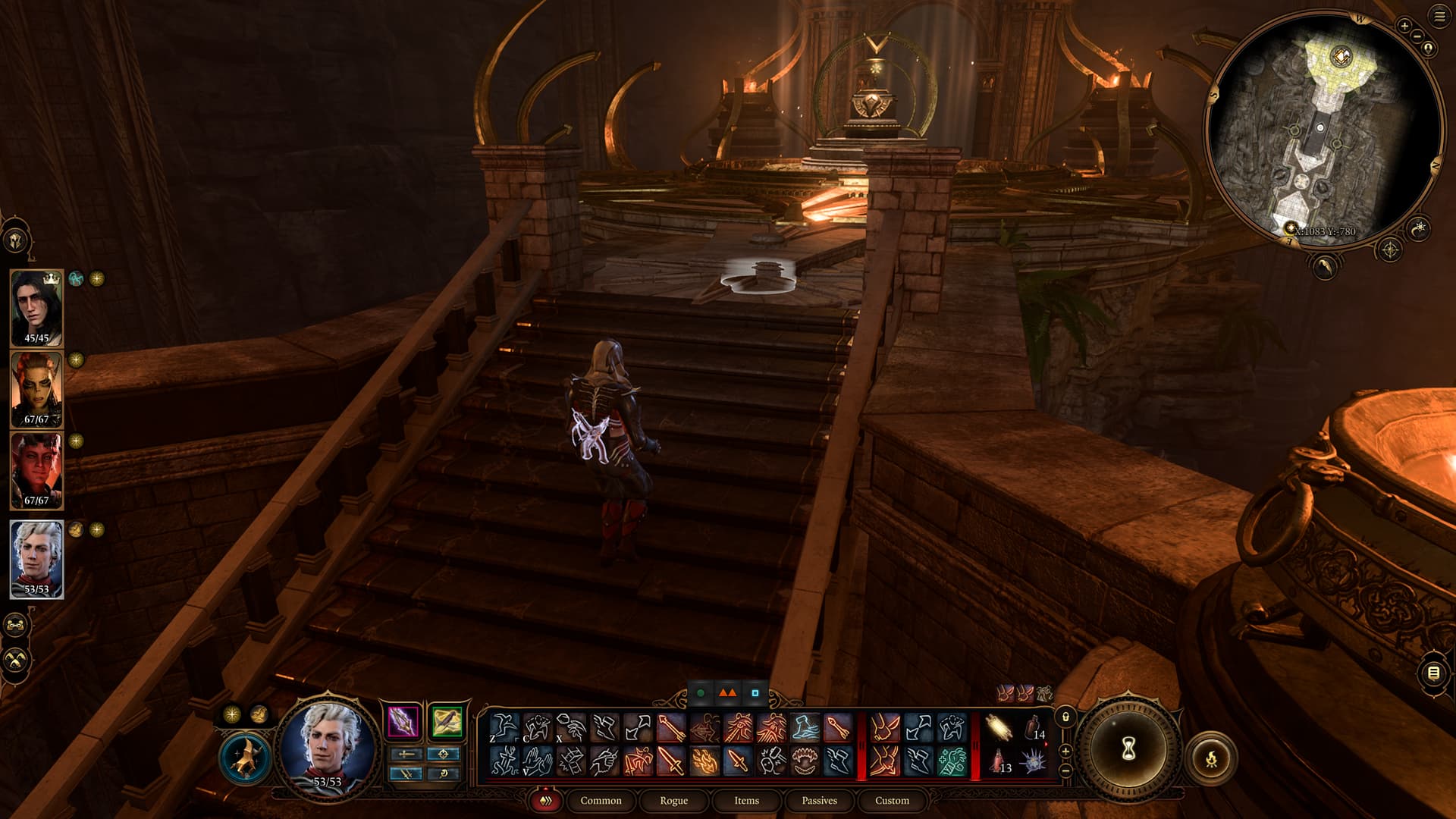Select the green-framed ranged weapon slot
Viewport: 1456px width, 819px height.
click(446, 721)
